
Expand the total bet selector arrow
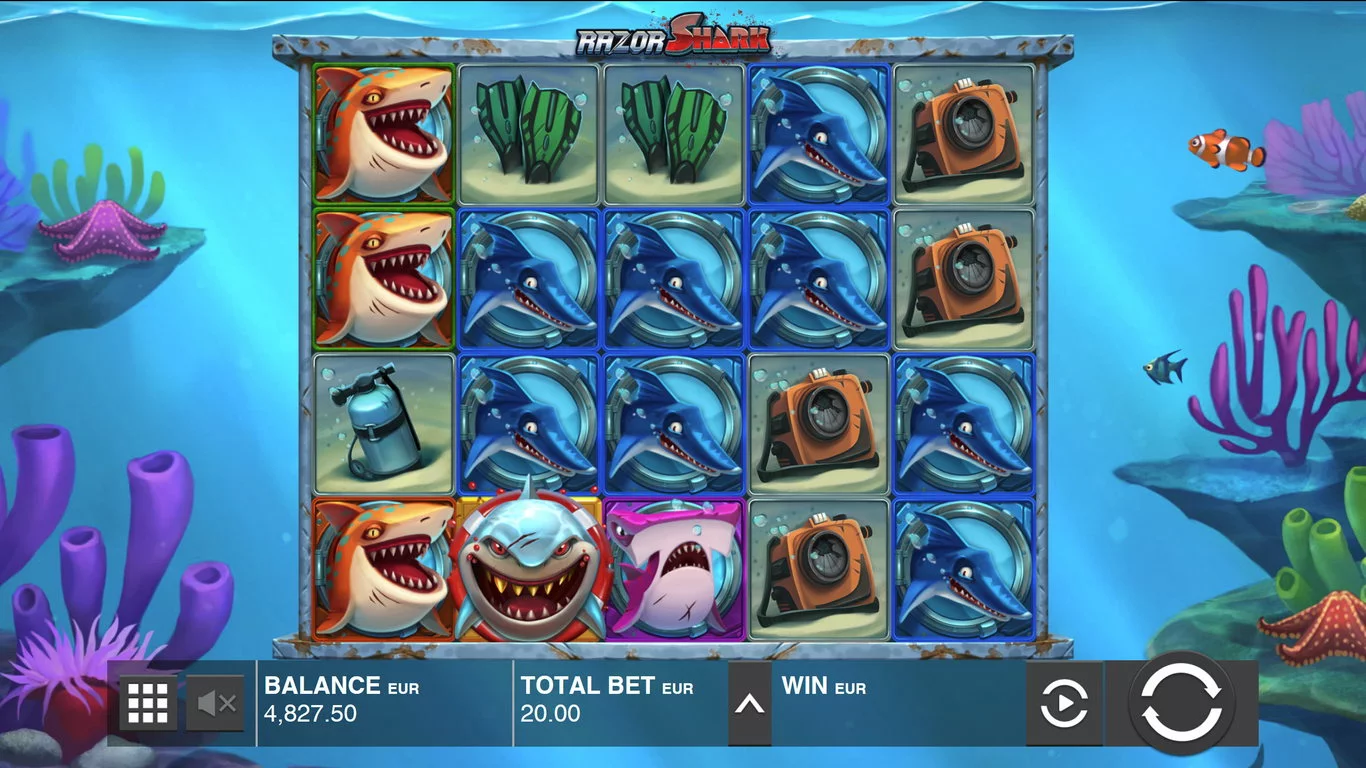[749, 704]
